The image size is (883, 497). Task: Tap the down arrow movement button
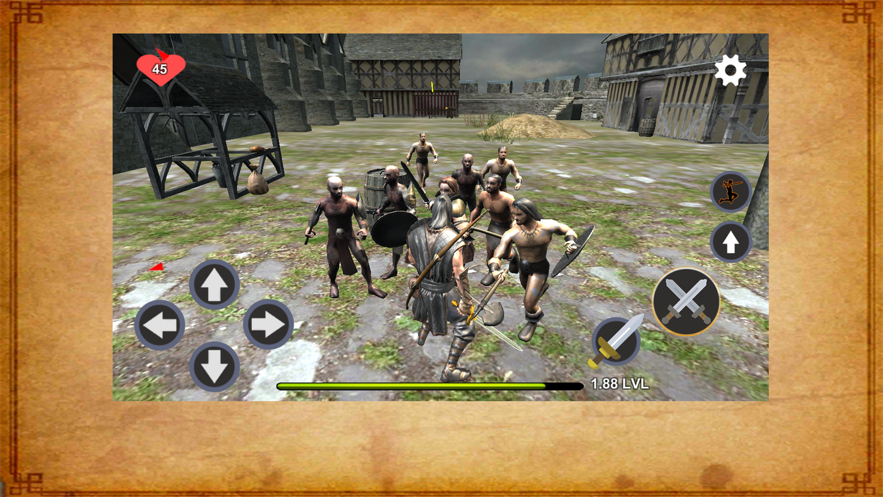(x=214, y=365)
